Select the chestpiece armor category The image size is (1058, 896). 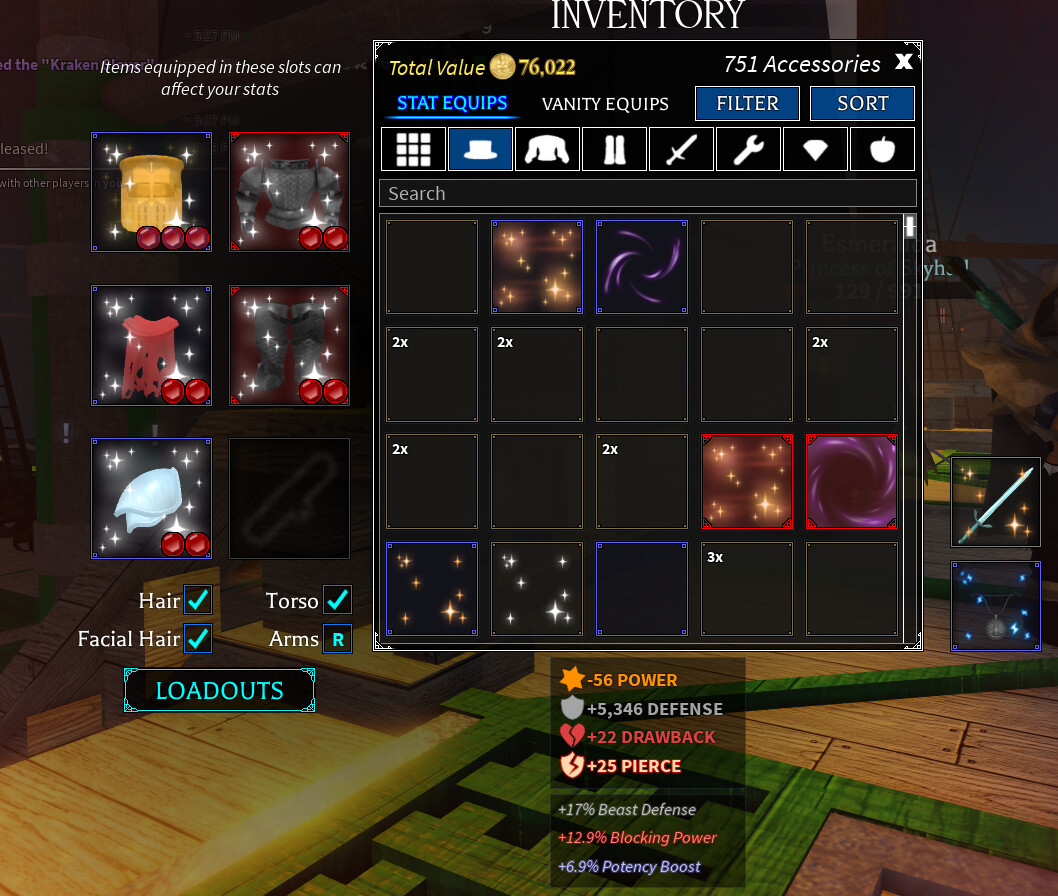point(547,149)
